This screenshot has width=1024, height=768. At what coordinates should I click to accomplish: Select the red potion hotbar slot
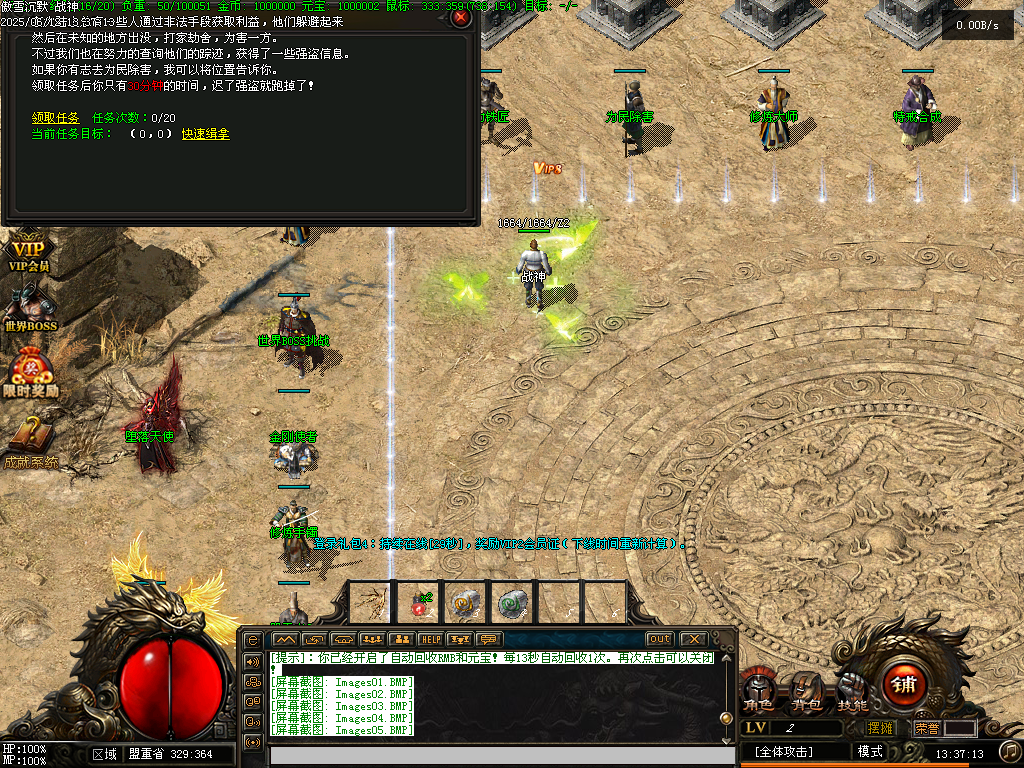click(x=418, y=603)
